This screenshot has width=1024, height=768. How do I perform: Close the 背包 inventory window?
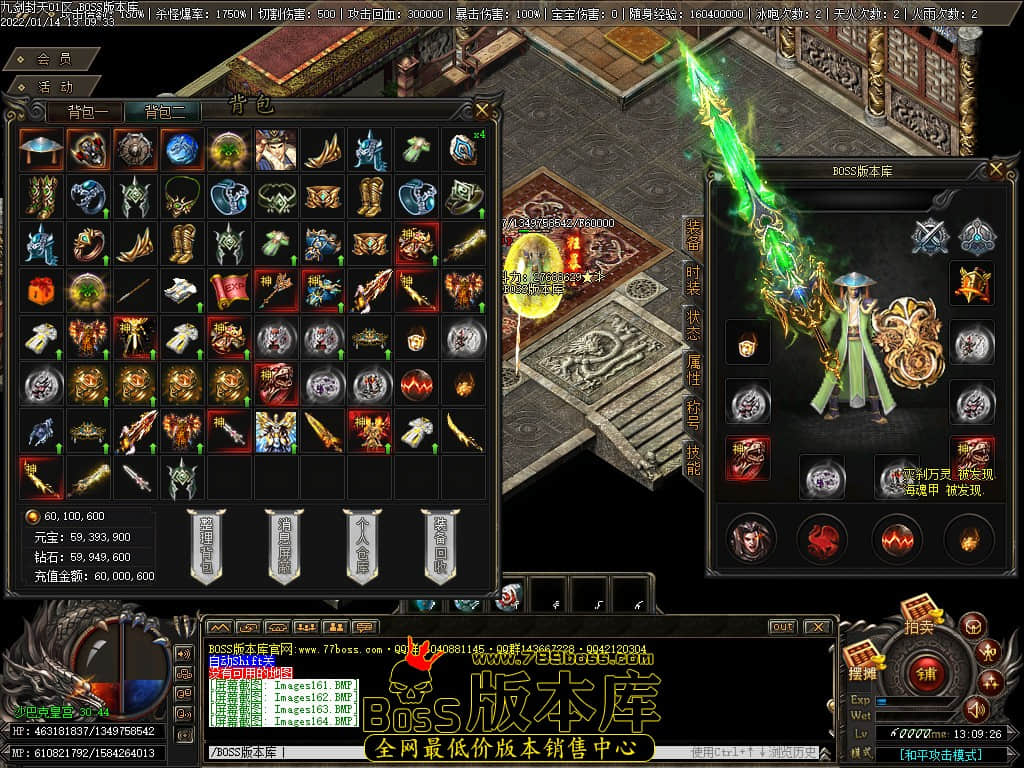coord(482,109)
